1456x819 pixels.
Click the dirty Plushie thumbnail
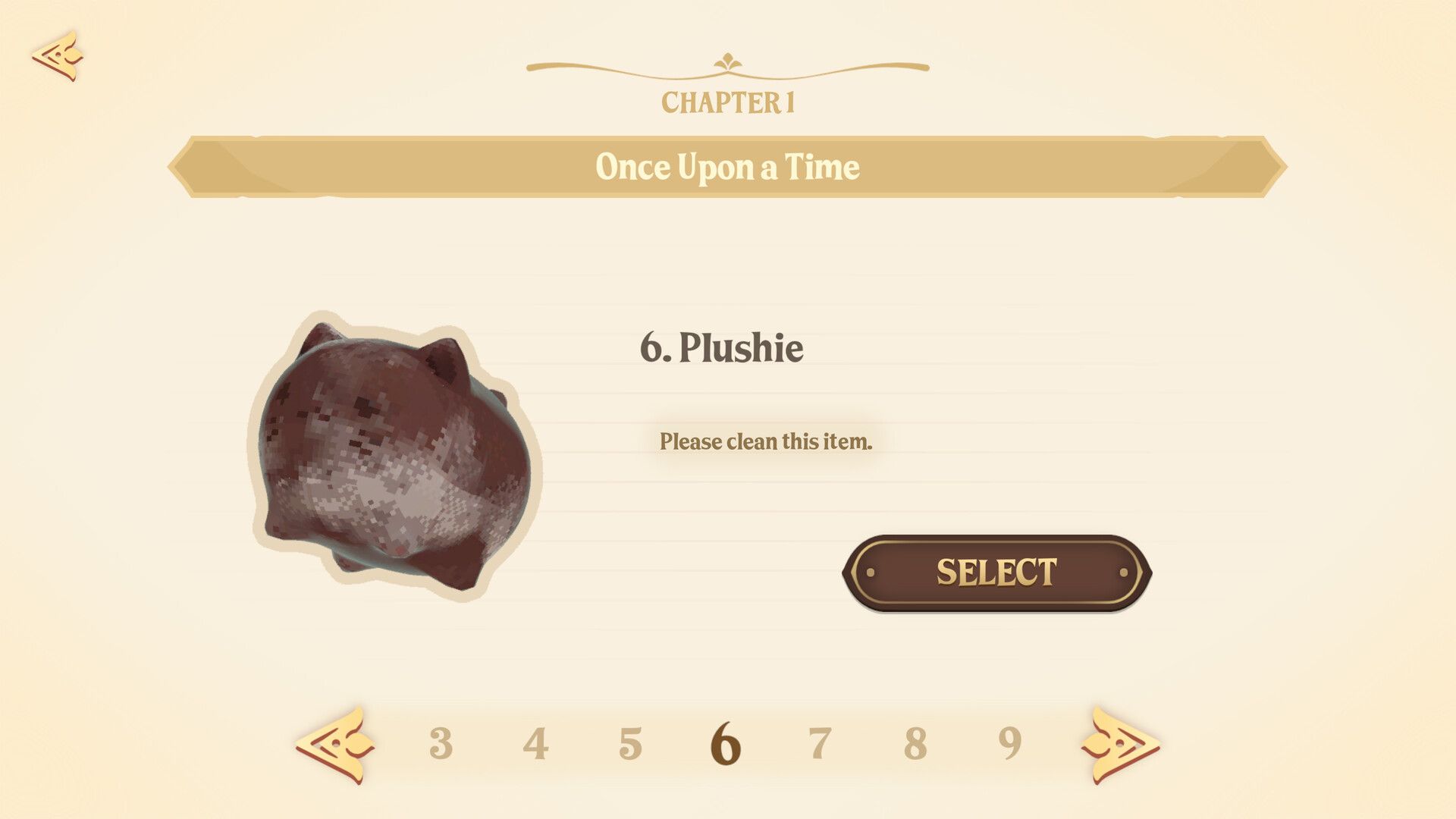click(x=394, y=457)
